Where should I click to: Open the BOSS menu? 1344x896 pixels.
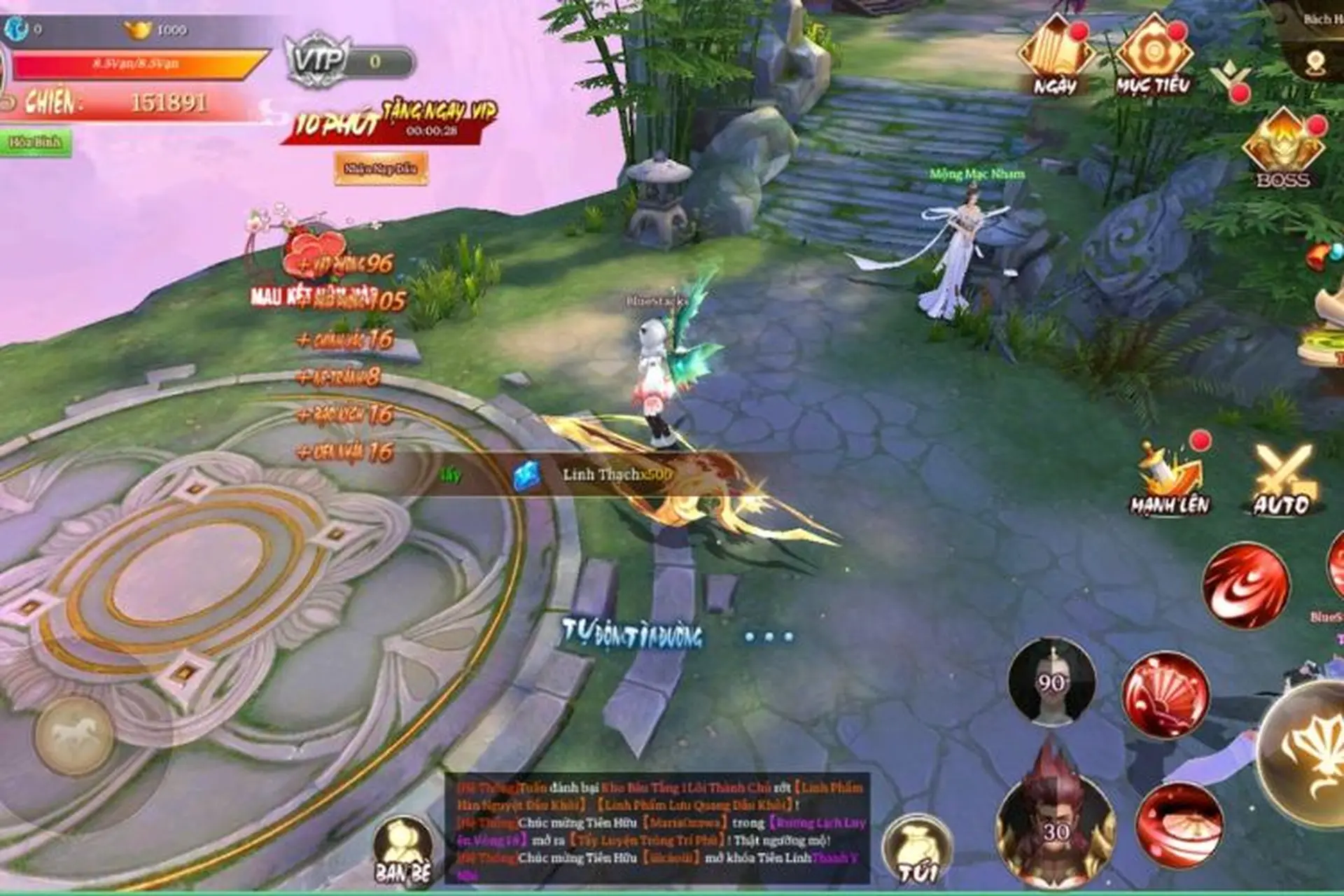1283,148
